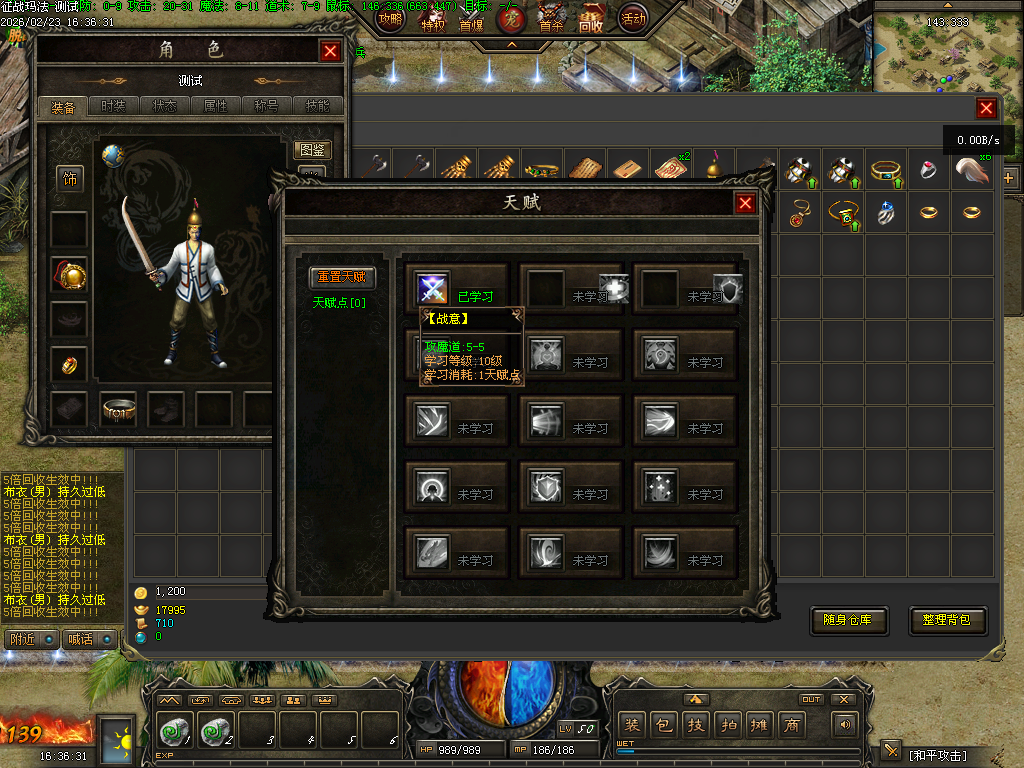1024x768 pixels.
Task: Close the 天赋 talent window
Action: pyautogui.click(x=745, y=204)
